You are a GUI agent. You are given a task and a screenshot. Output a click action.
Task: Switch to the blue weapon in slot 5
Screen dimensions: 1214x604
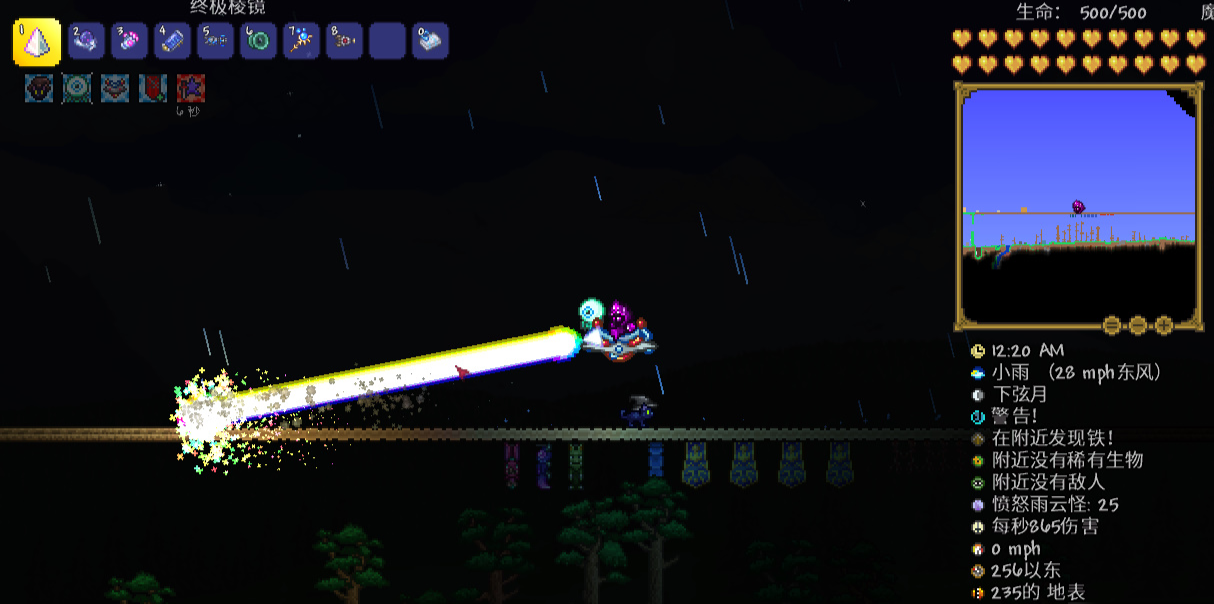click(x=216, y=41)
